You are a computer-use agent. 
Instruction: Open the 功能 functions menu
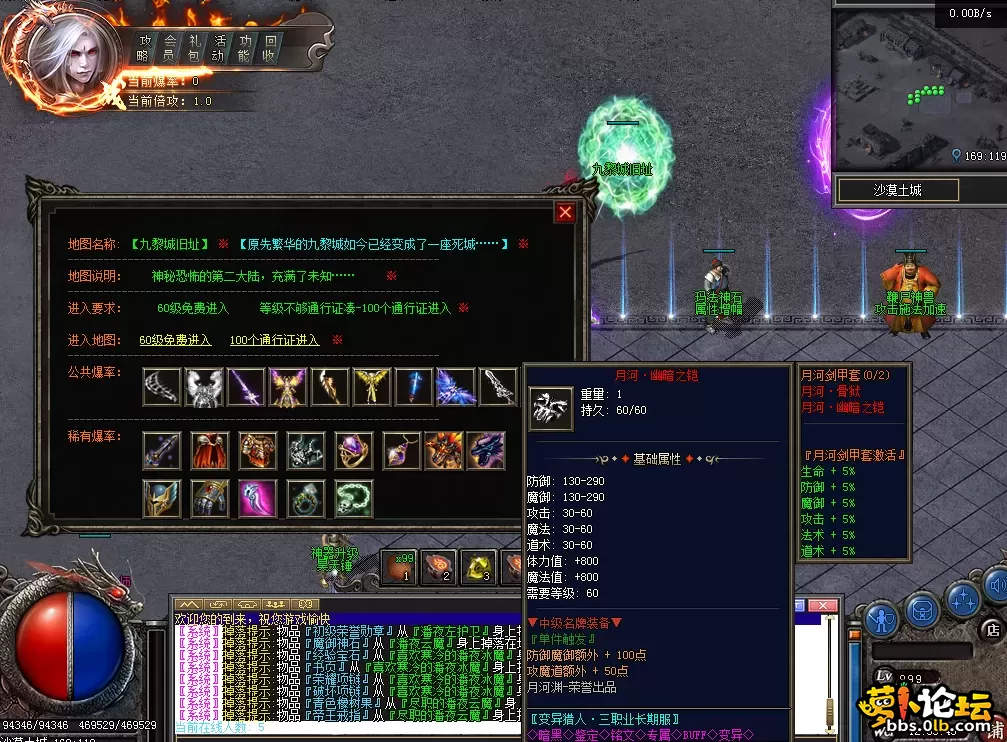(x=245, y=48)
